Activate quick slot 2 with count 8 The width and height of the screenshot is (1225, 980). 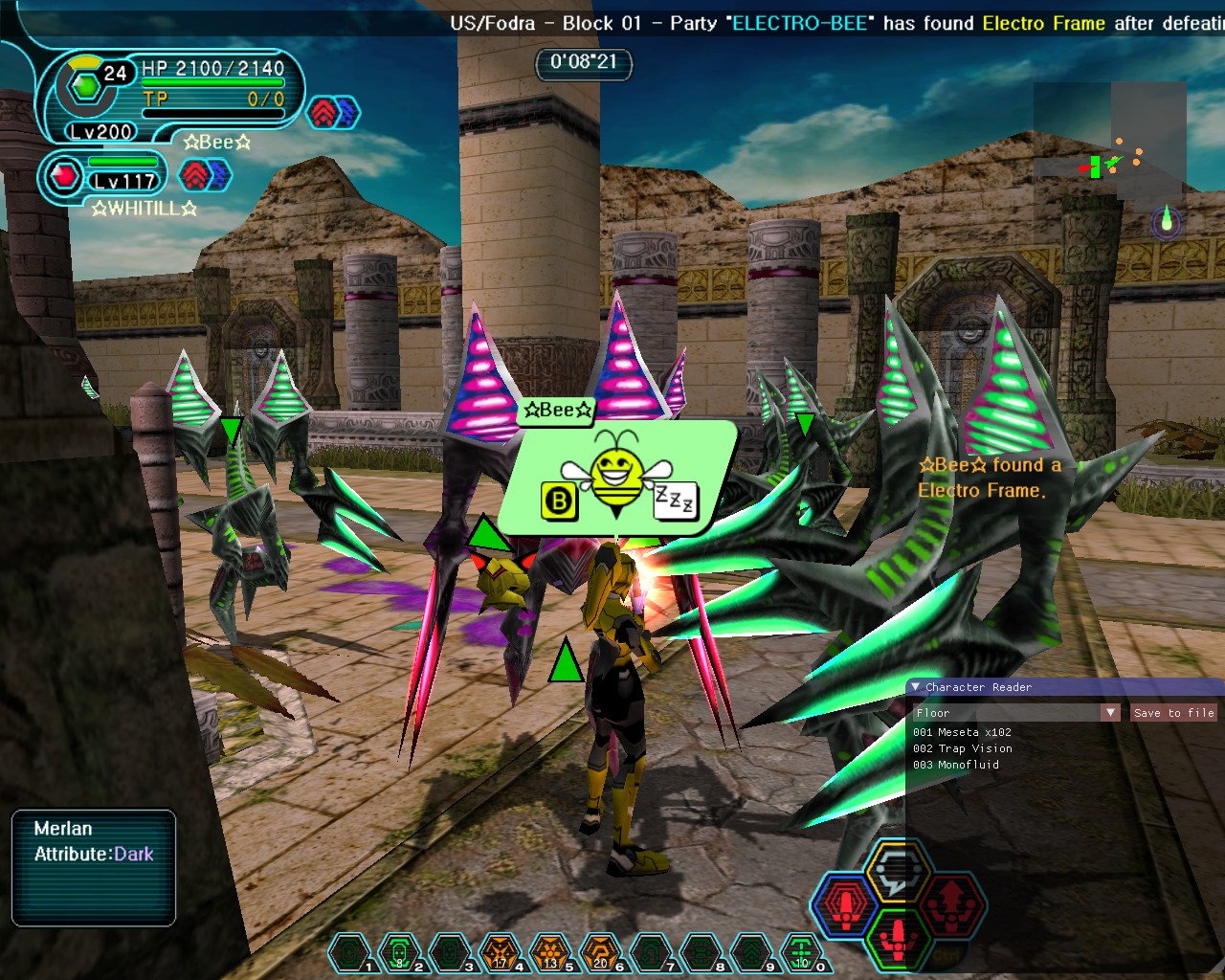click(399, 954)
